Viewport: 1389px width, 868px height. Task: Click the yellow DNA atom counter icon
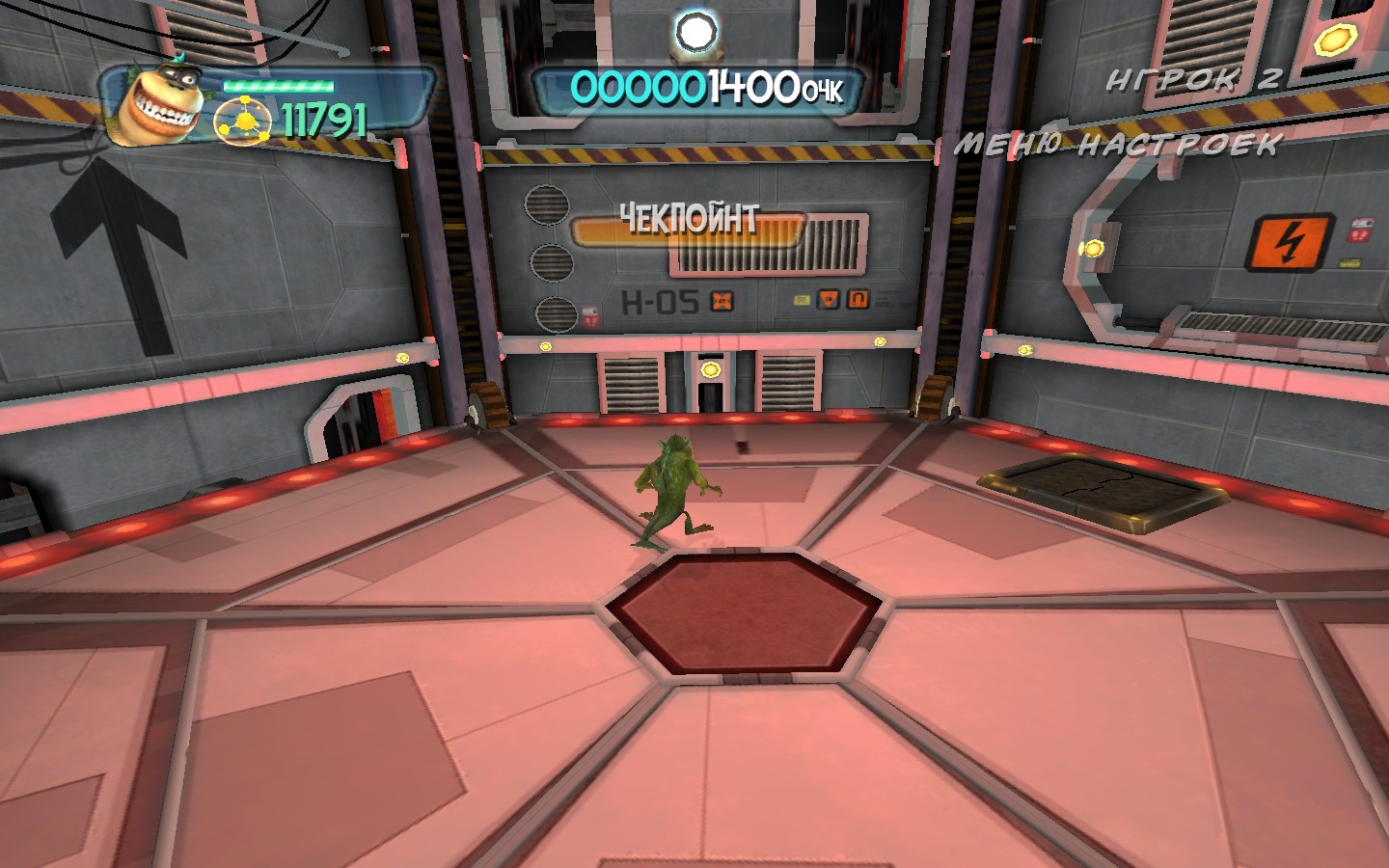245,122
